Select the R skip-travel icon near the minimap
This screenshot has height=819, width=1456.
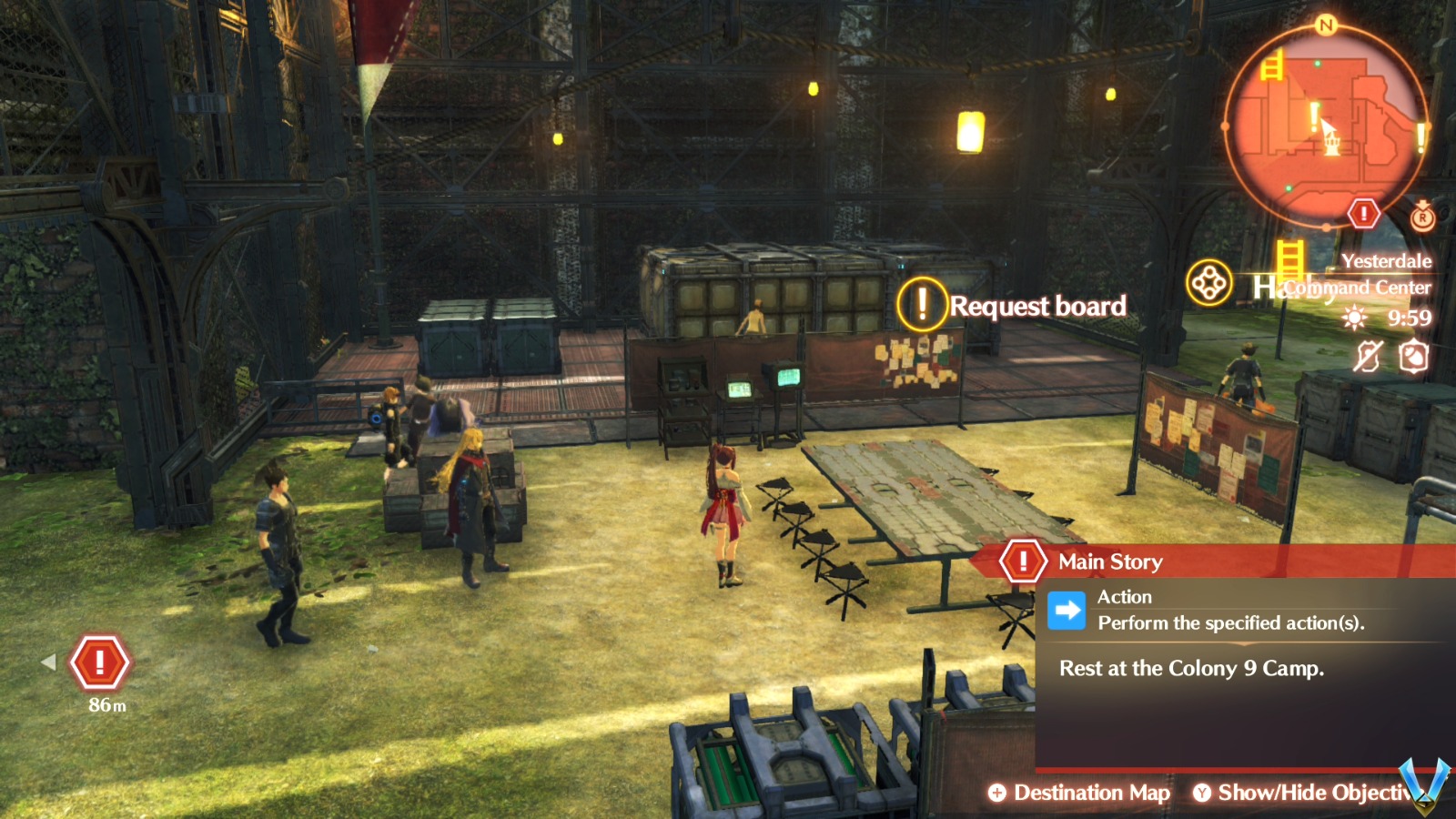tap(1421, 217)
